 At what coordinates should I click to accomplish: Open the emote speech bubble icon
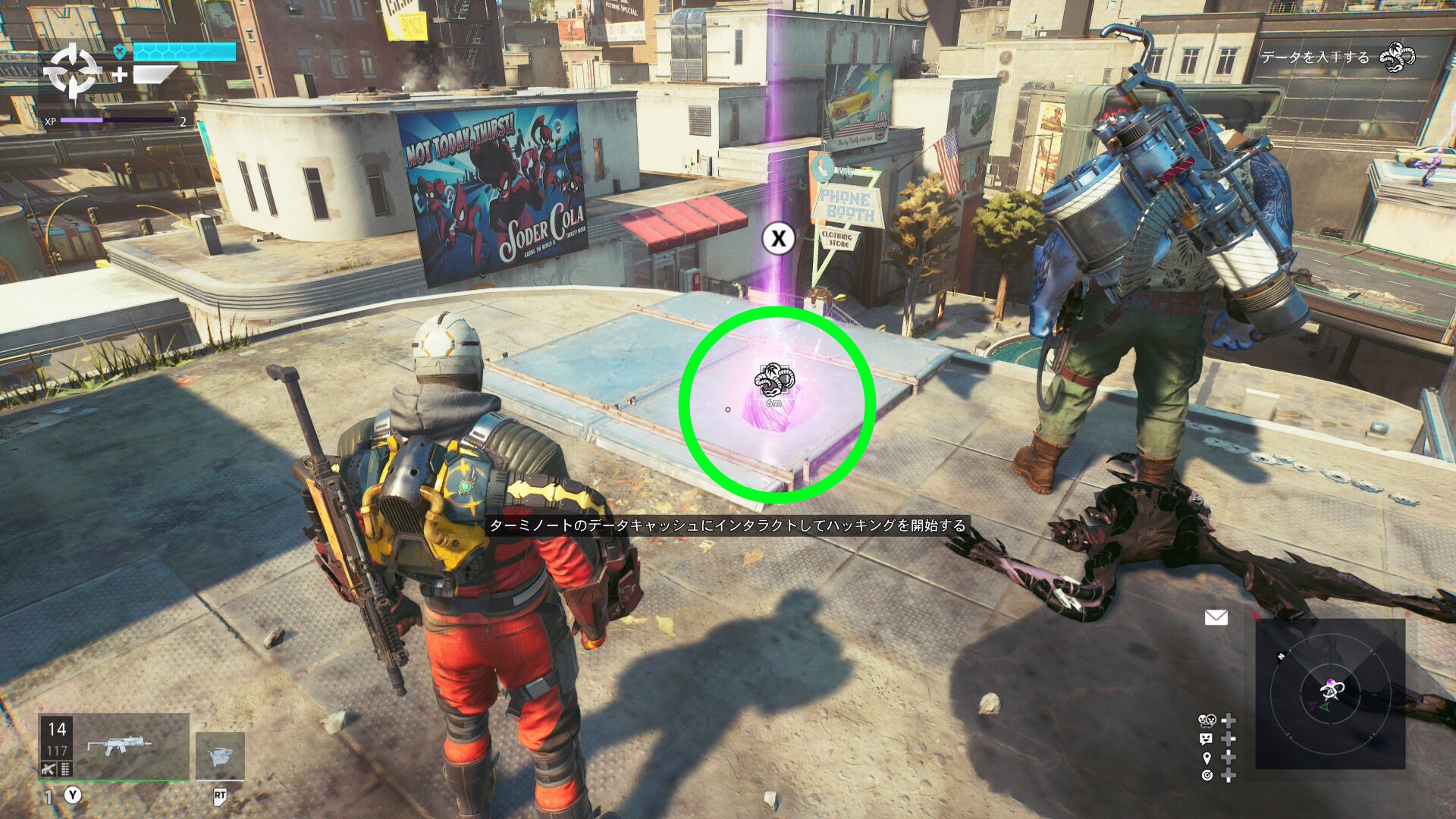coord(1206,739)
